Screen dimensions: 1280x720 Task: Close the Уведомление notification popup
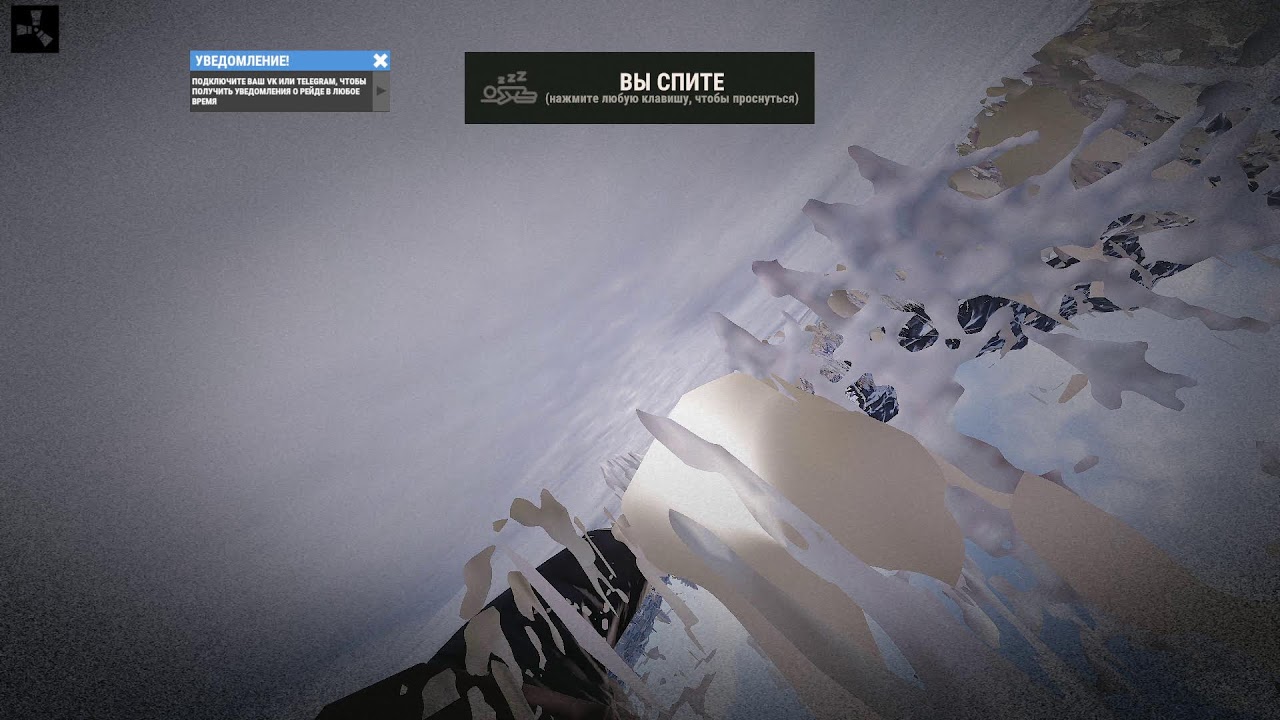(380, 61)
